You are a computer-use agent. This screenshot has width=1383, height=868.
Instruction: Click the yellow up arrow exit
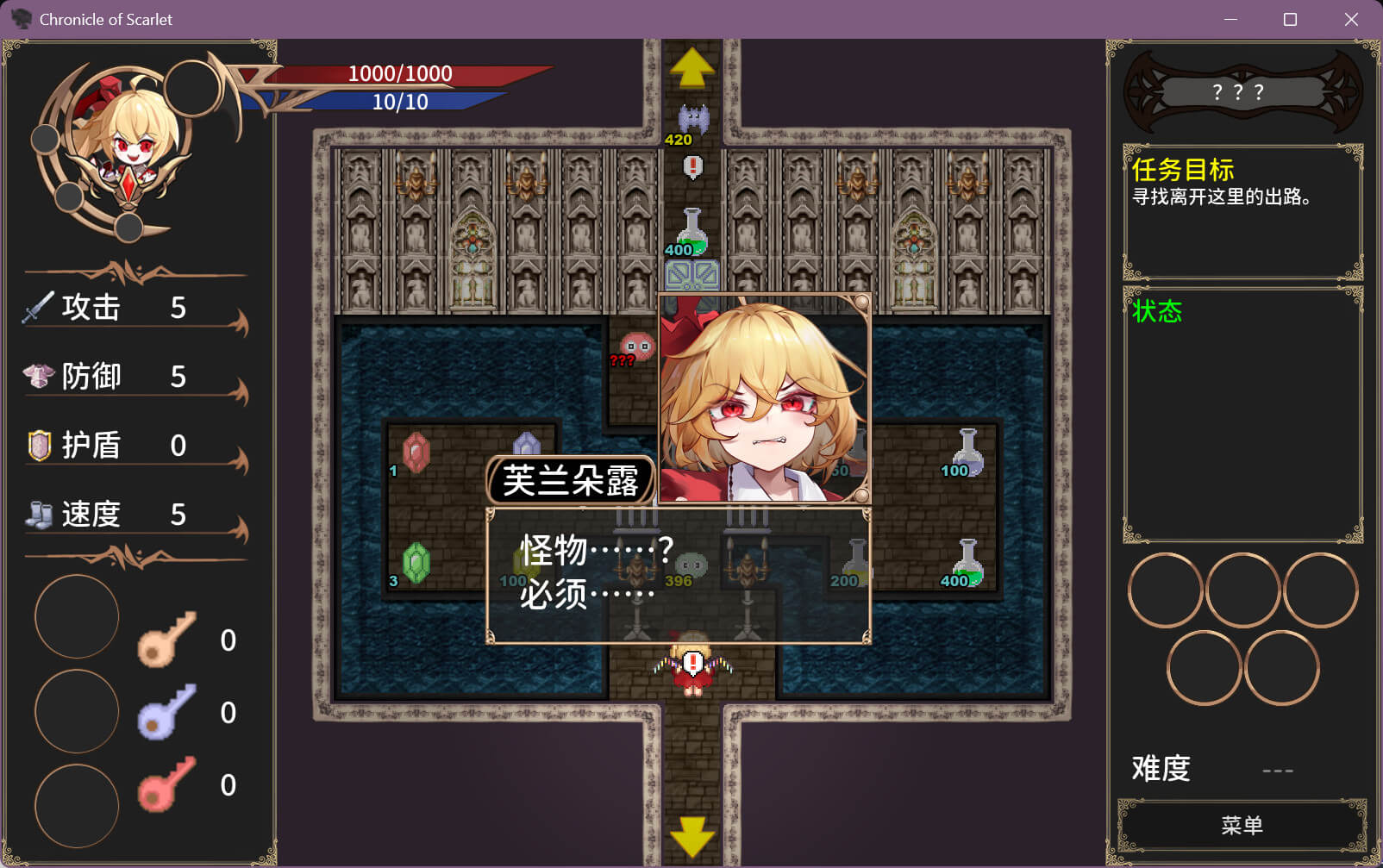(691, 68)
